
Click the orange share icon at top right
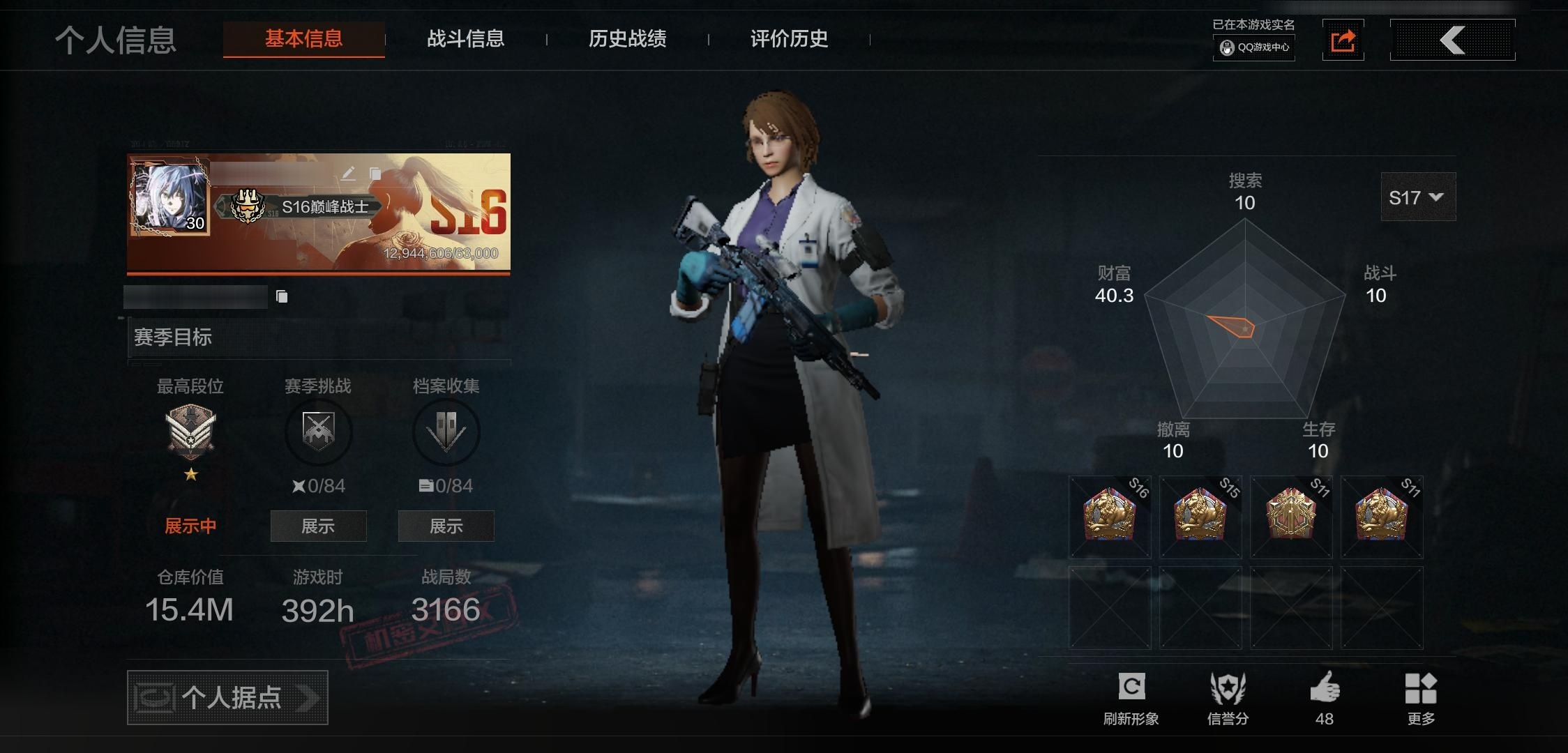tap(1343, 40)
